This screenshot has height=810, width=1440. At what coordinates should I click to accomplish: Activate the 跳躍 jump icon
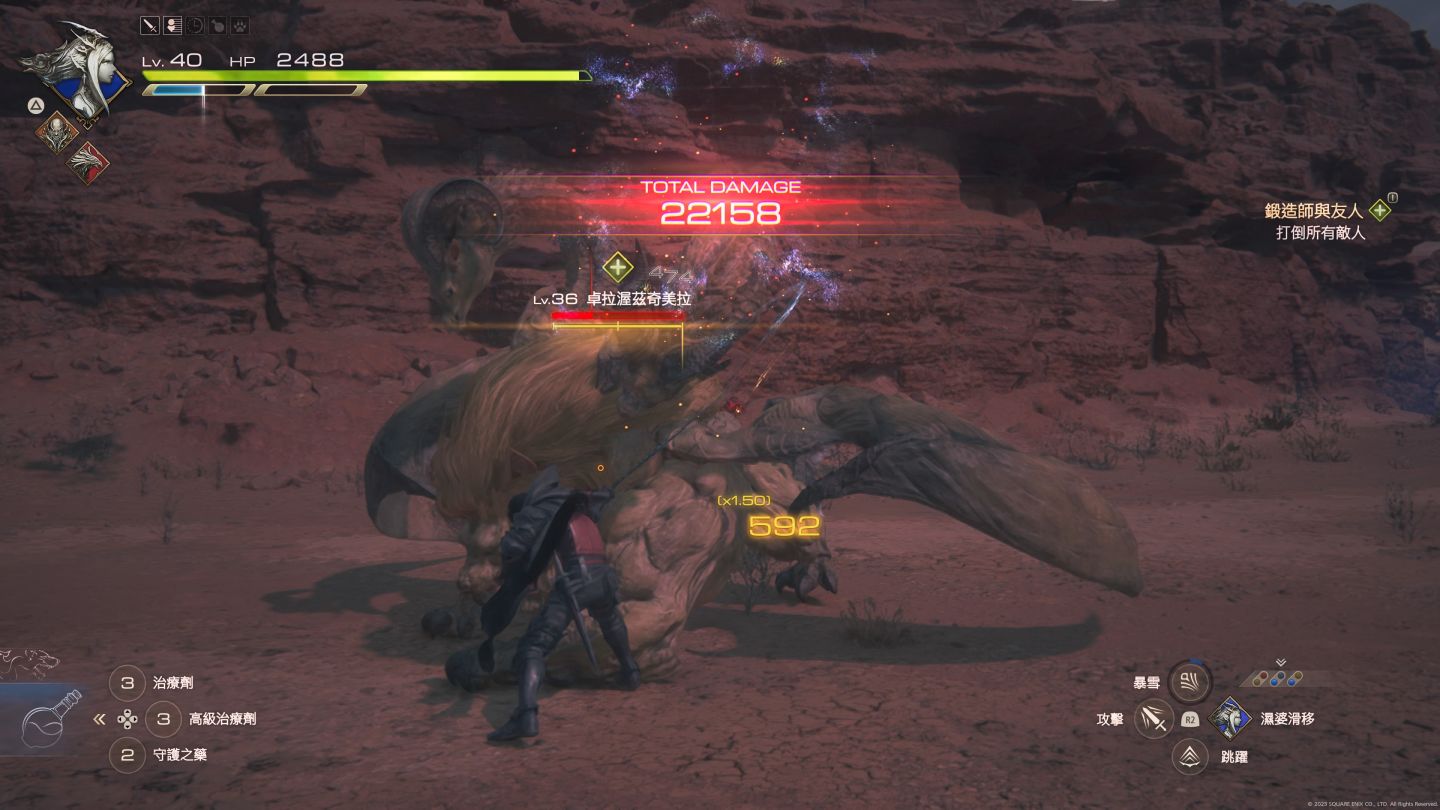[1190, 756]
